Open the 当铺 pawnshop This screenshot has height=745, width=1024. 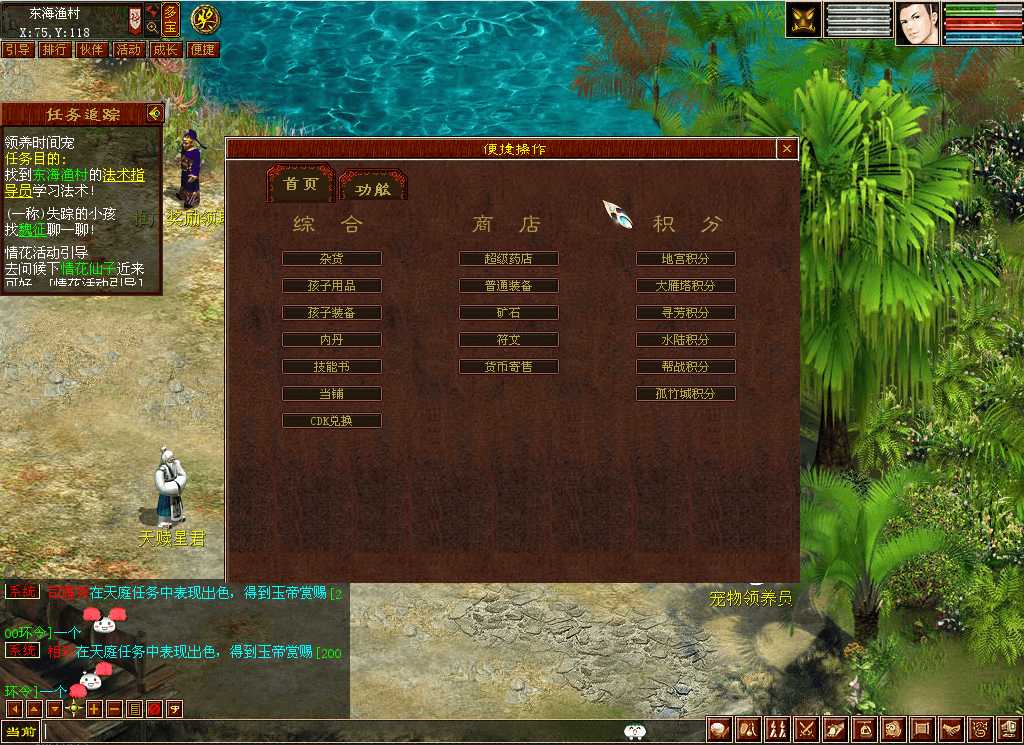coord(332,394)
